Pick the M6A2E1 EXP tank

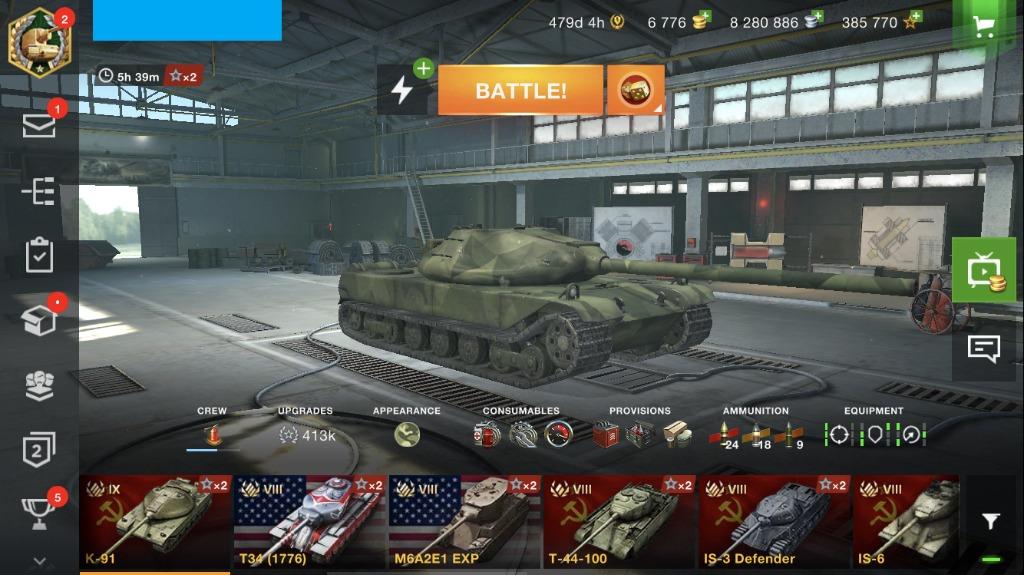pos(465,522)
